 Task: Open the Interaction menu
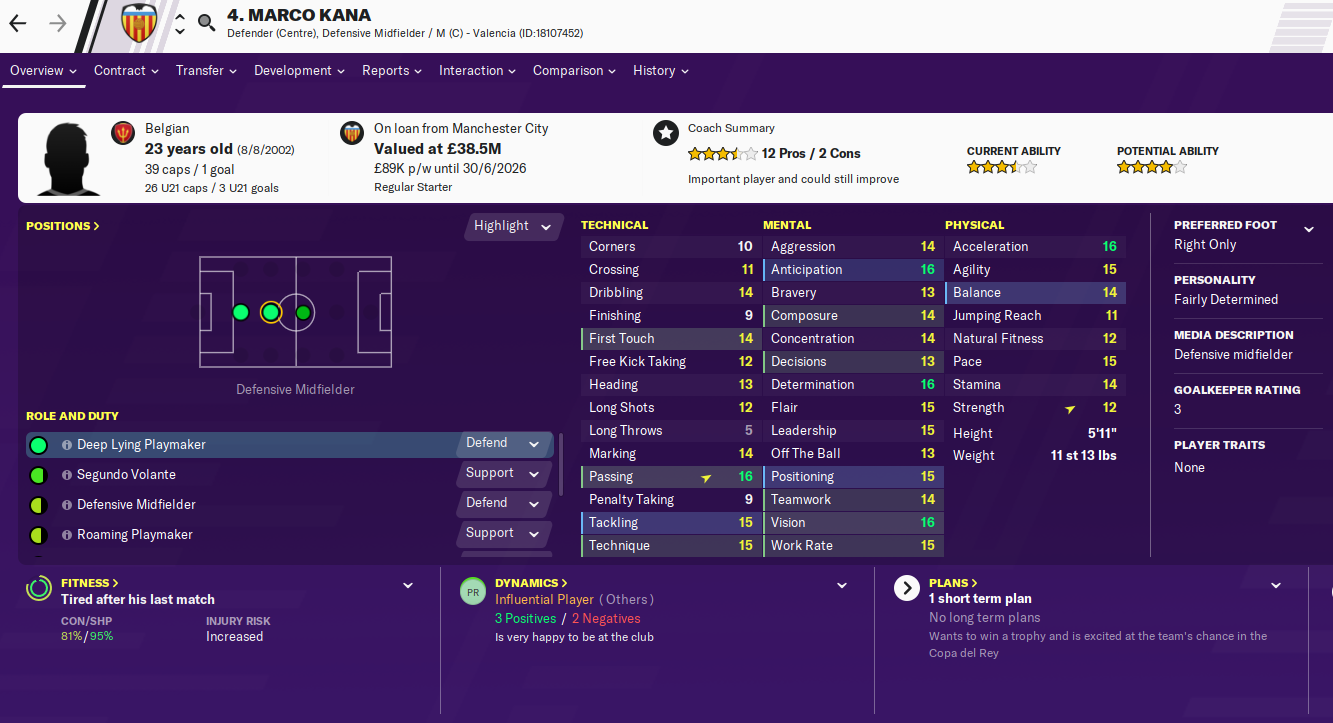click(x=477, y=71)
